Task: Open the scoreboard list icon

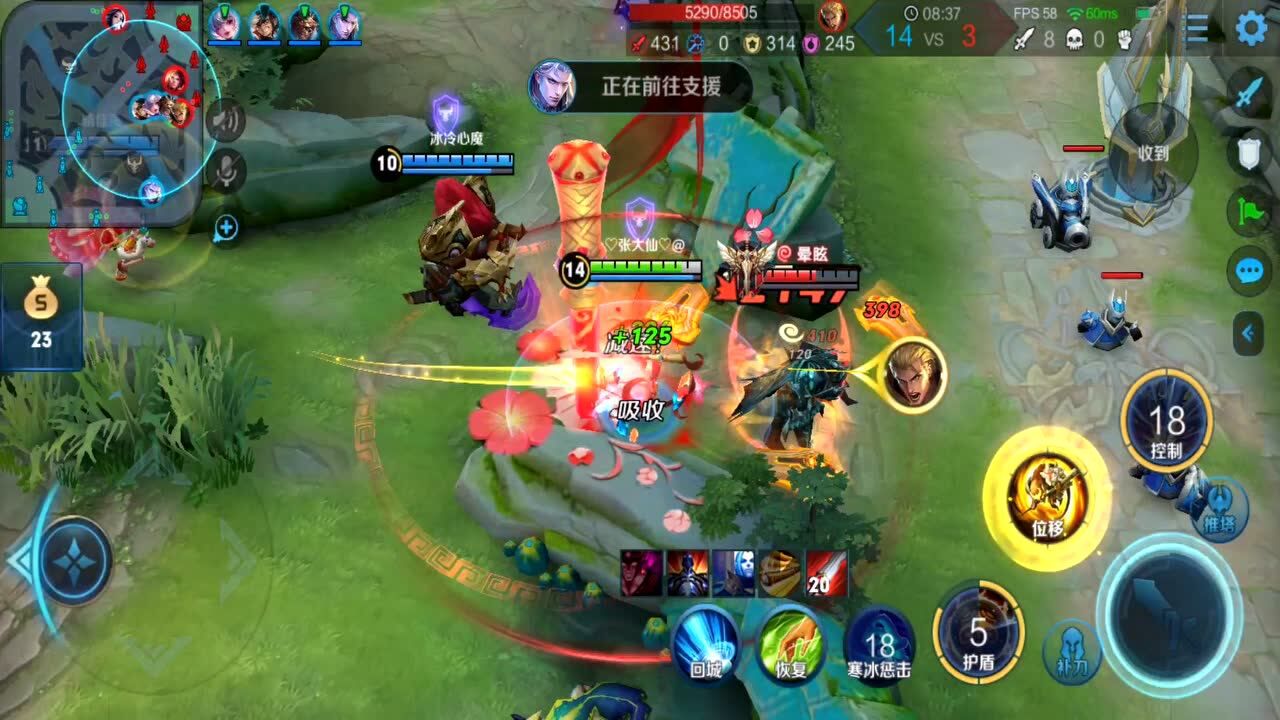Action: [1197, 28]
